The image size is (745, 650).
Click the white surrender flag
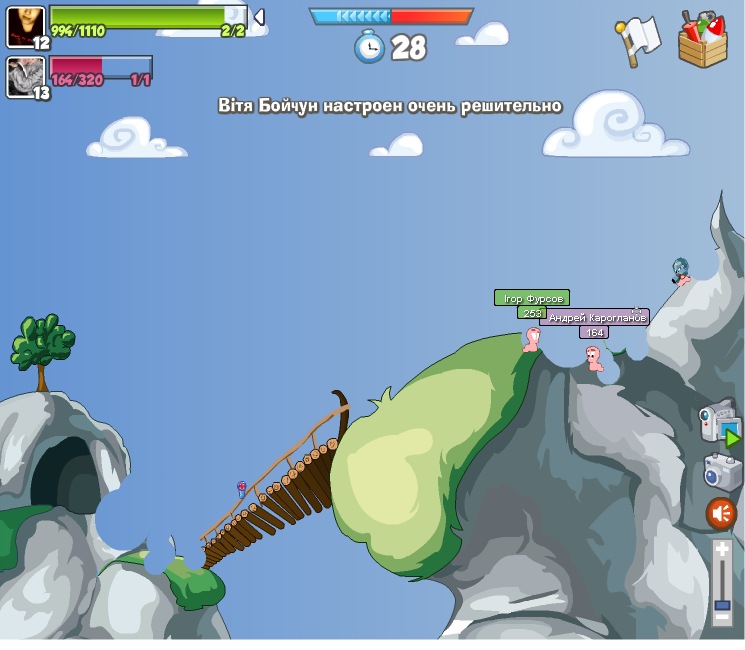637,39
